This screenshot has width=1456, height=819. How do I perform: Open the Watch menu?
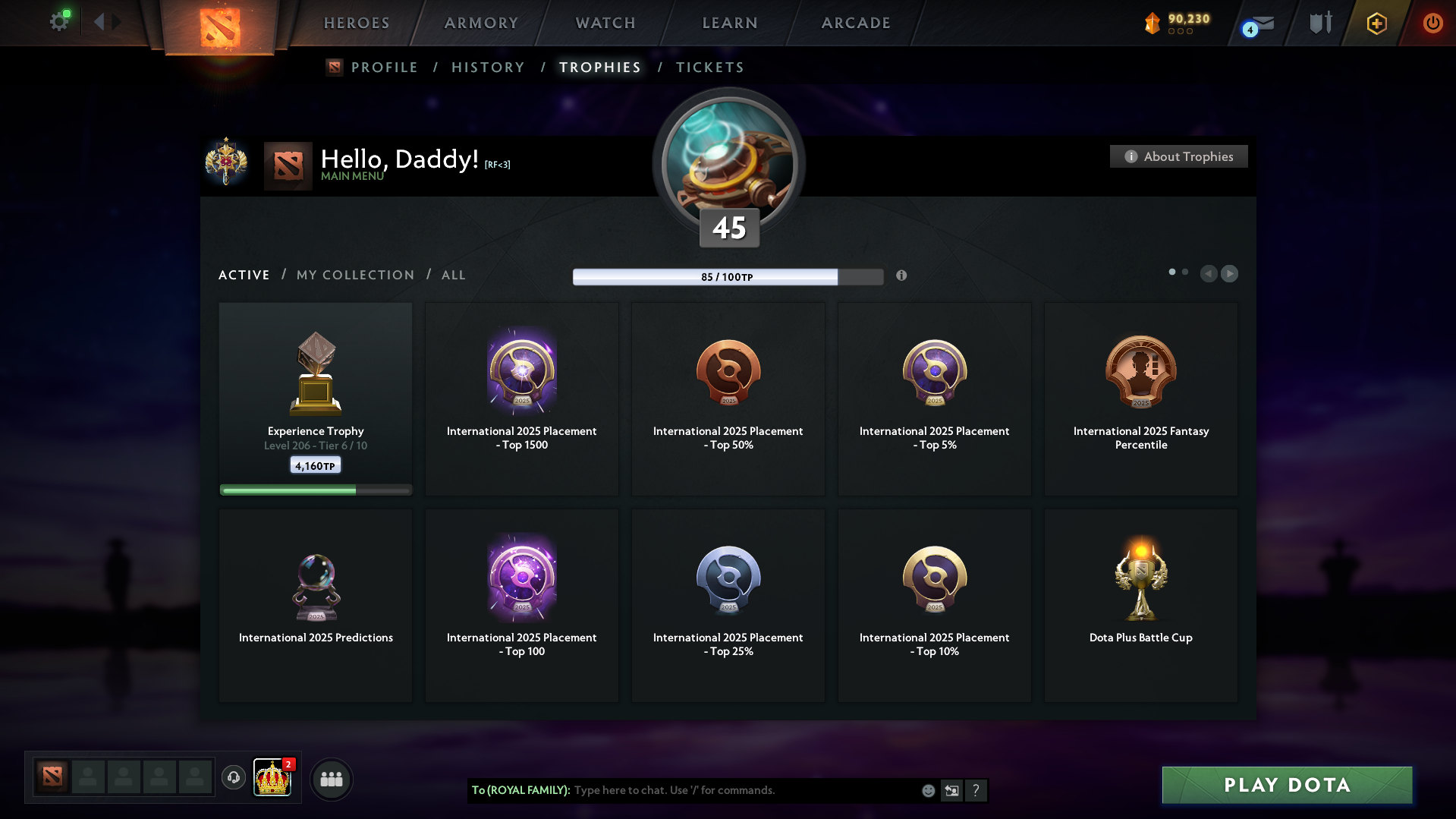pyautogui.click(x=605, y=23)
